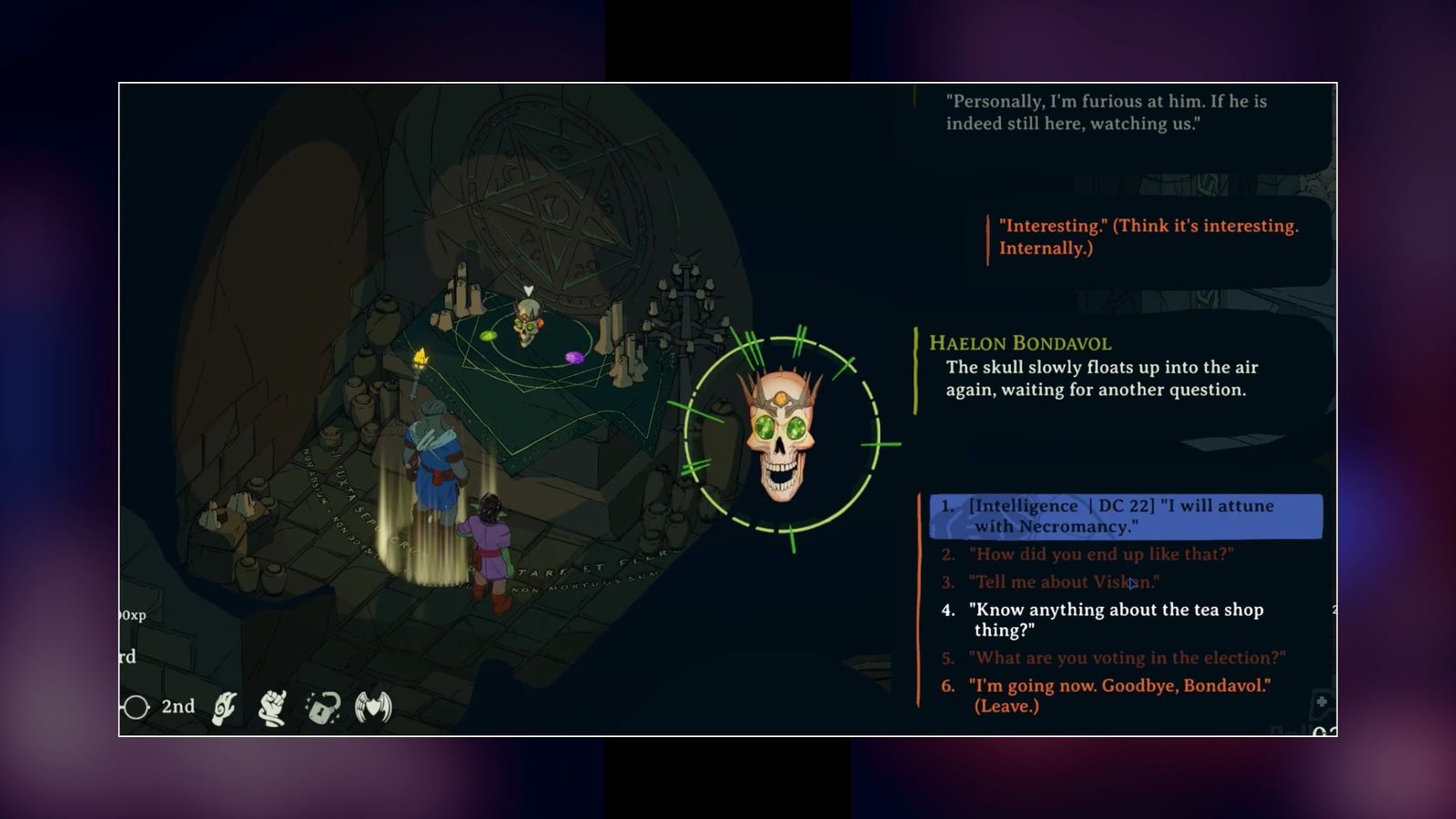
Task: Use the clenched fist ability icon
Action: [x=273, y=707]
